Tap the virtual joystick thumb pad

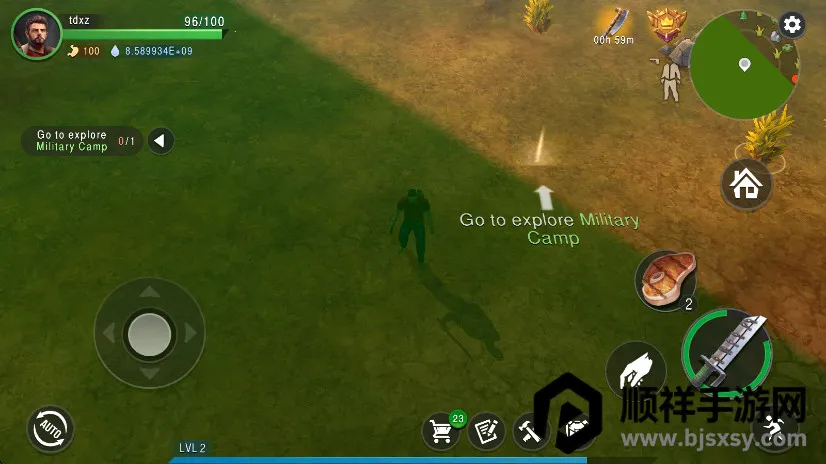[149, 333]
